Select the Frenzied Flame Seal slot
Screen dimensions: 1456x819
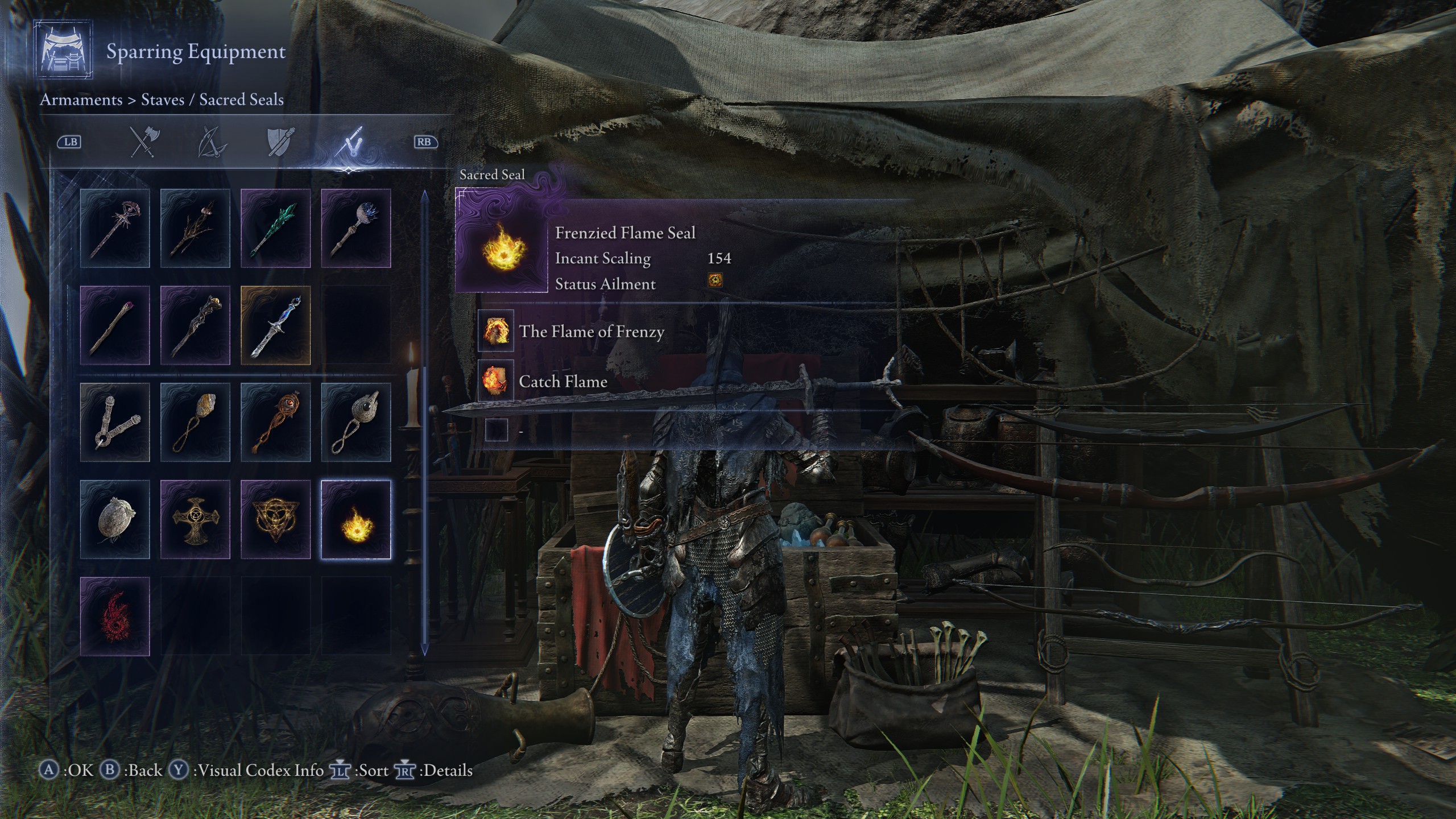(x=356, y=519)
